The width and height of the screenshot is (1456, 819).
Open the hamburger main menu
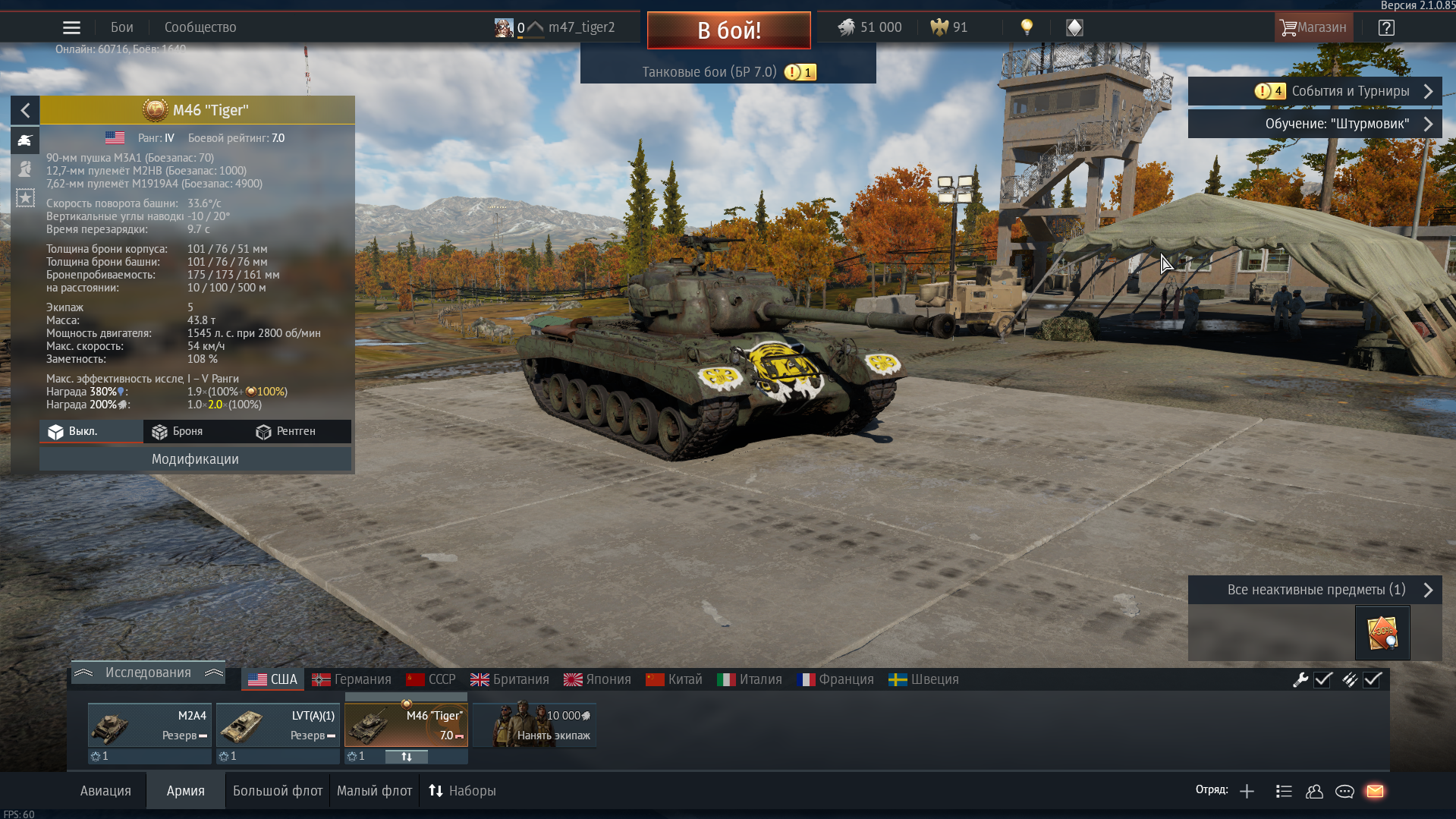pyautogui.click(x=71, y=28)
